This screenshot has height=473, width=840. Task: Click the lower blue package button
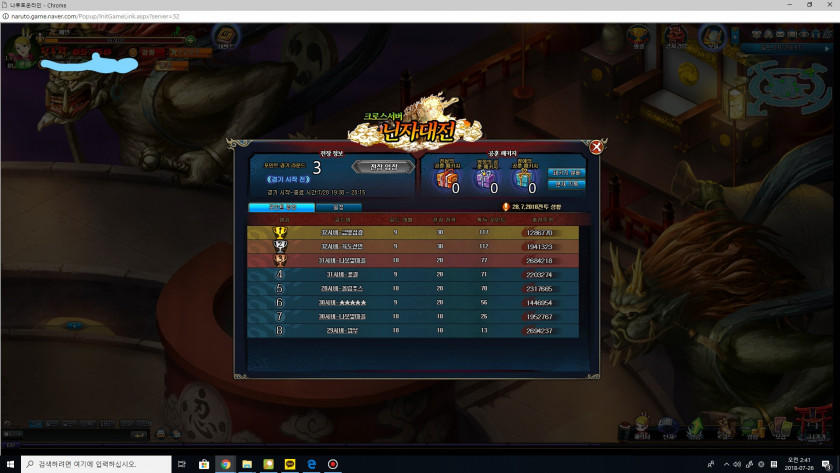[x=566, y=184]
